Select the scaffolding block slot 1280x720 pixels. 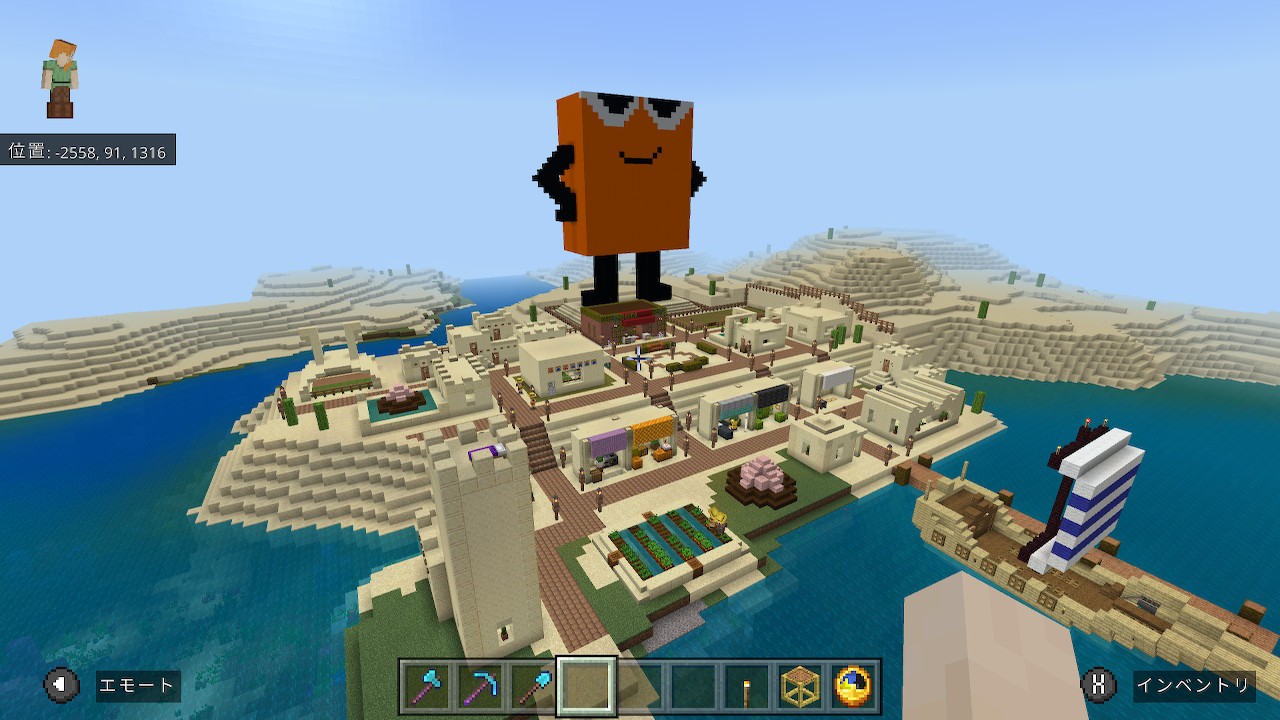pos(800,686)
